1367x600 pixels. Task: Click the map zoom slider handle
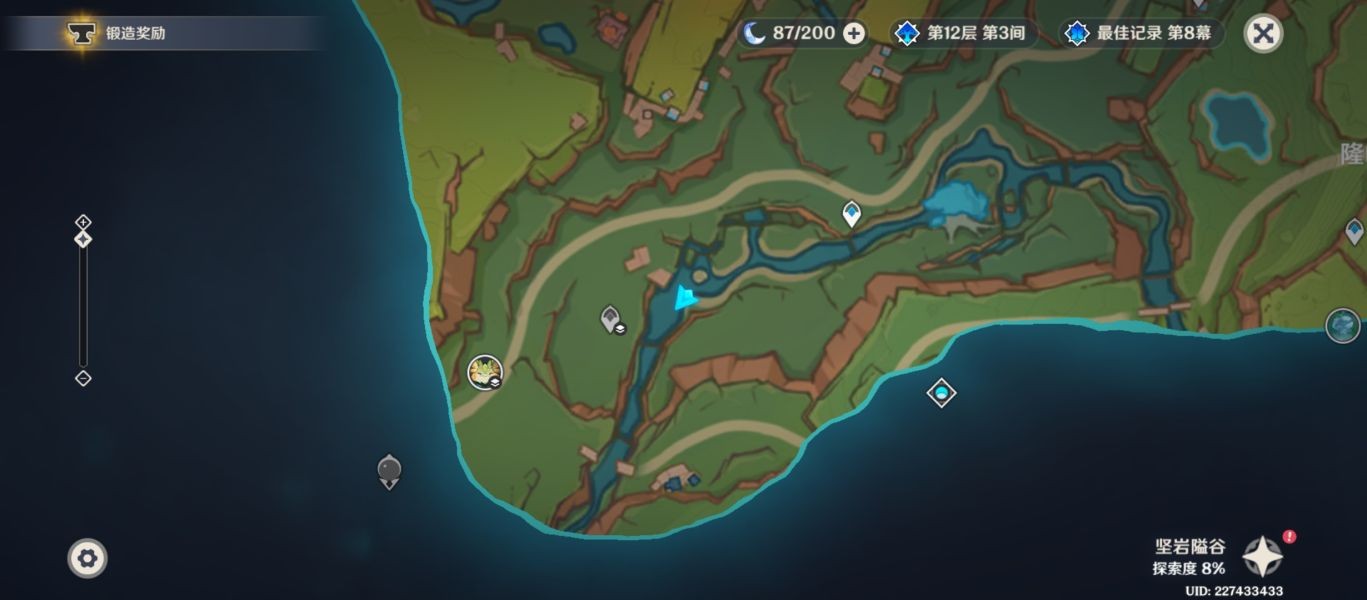83,239
